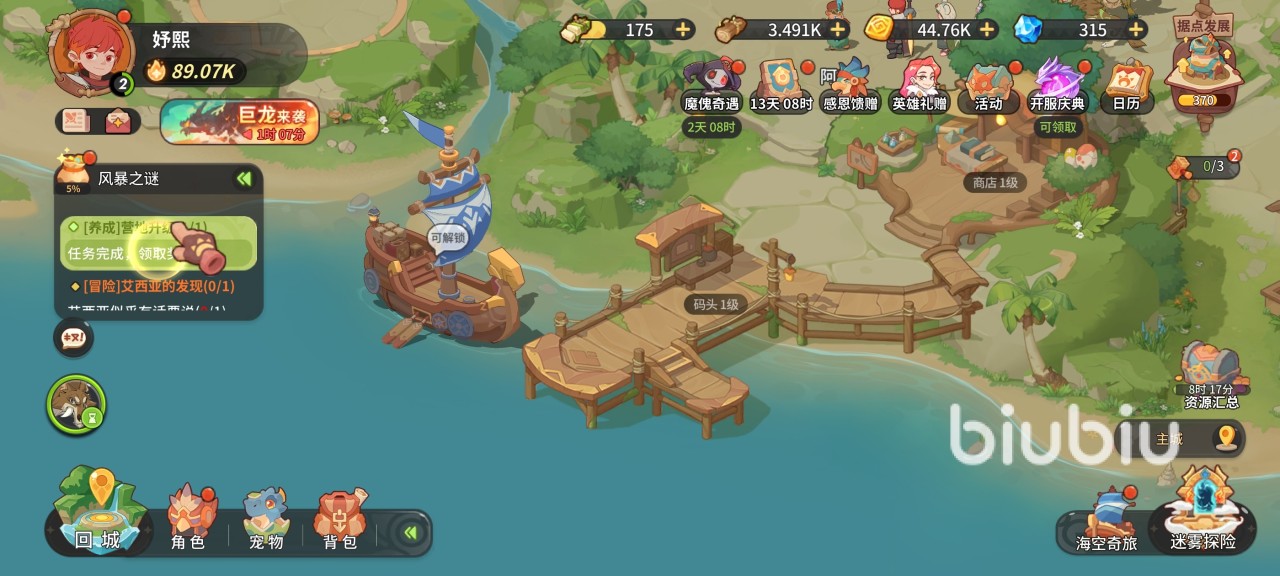Open the red envelope mail icon
1280x576 pixels.
tap(118, 121)
